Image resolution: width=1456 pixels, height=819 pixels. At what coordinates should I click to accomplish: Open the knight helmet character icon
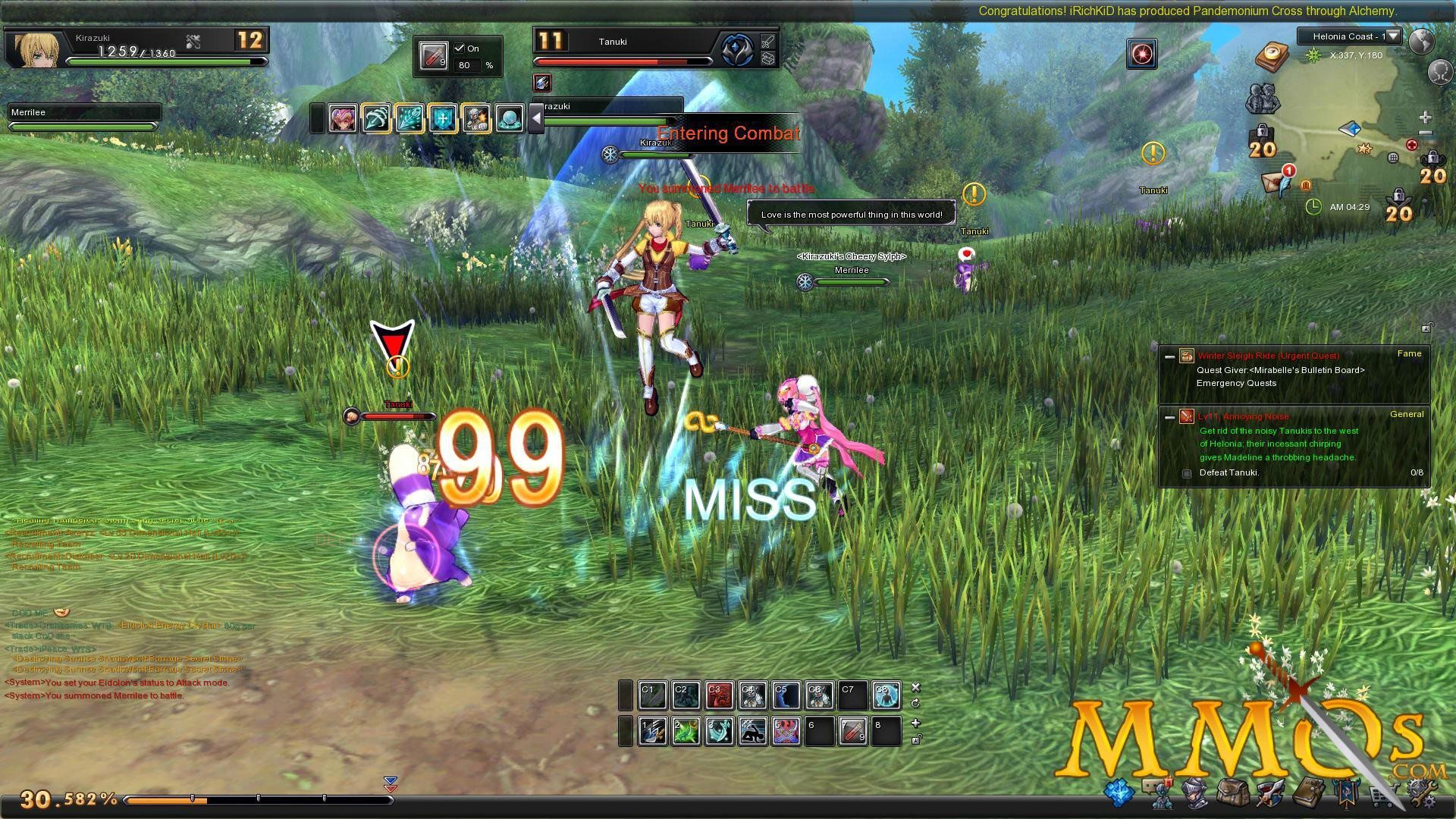click(x=1196, y=793)
